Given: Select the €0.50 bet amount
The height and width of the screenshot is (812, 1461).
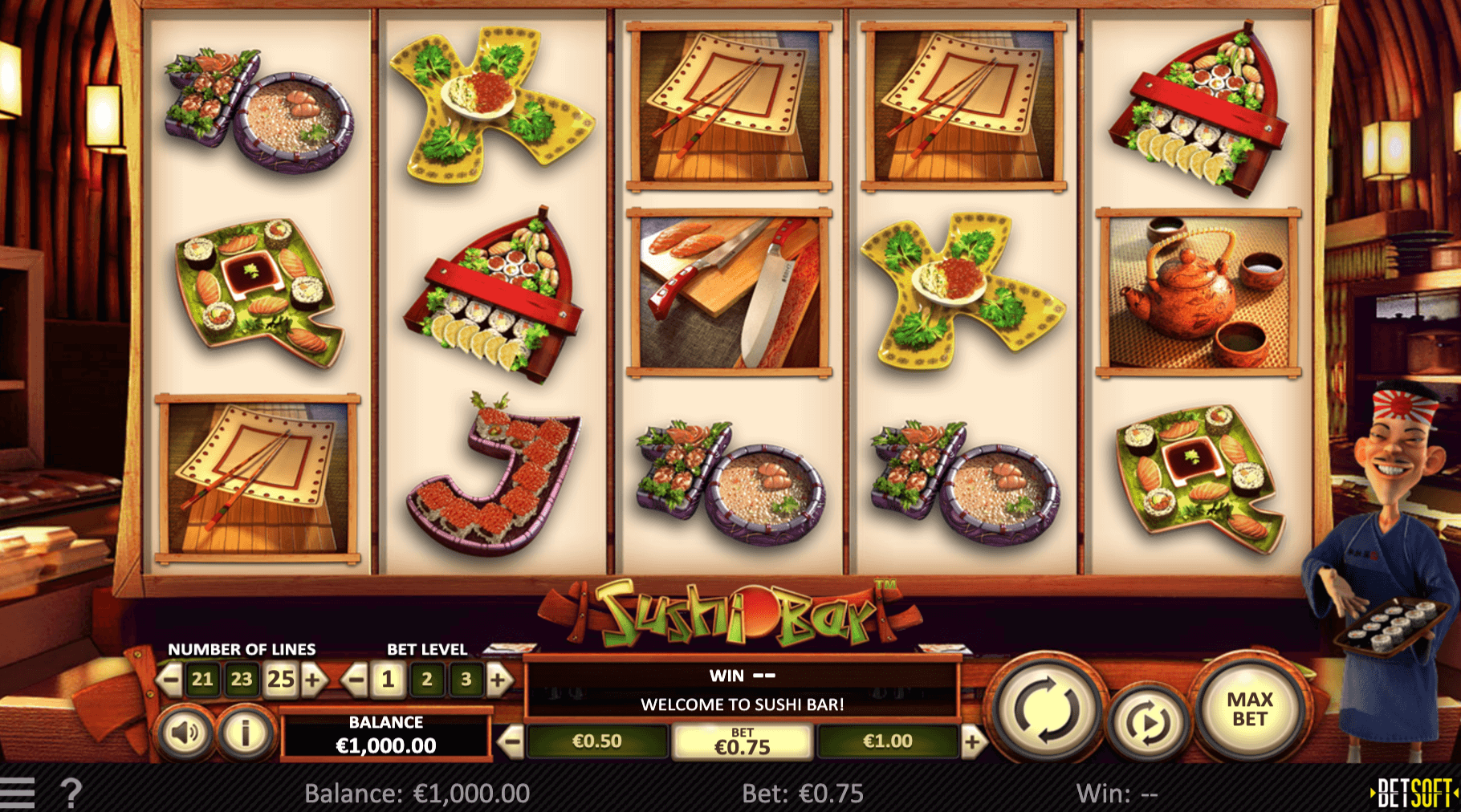Looking at the screenshot, I should coord(596,741).
